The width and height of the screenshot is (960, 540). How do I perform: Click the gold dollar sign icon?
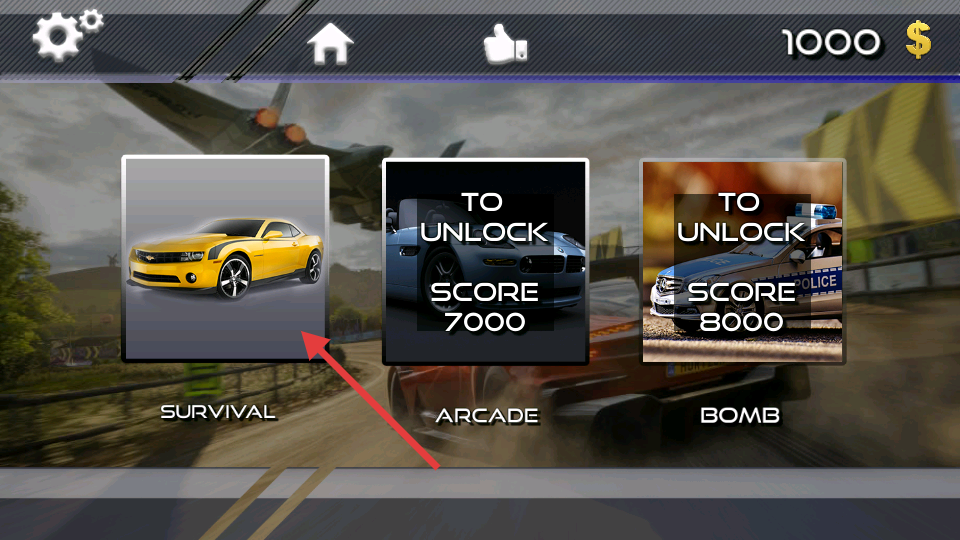tap(918, 41)
